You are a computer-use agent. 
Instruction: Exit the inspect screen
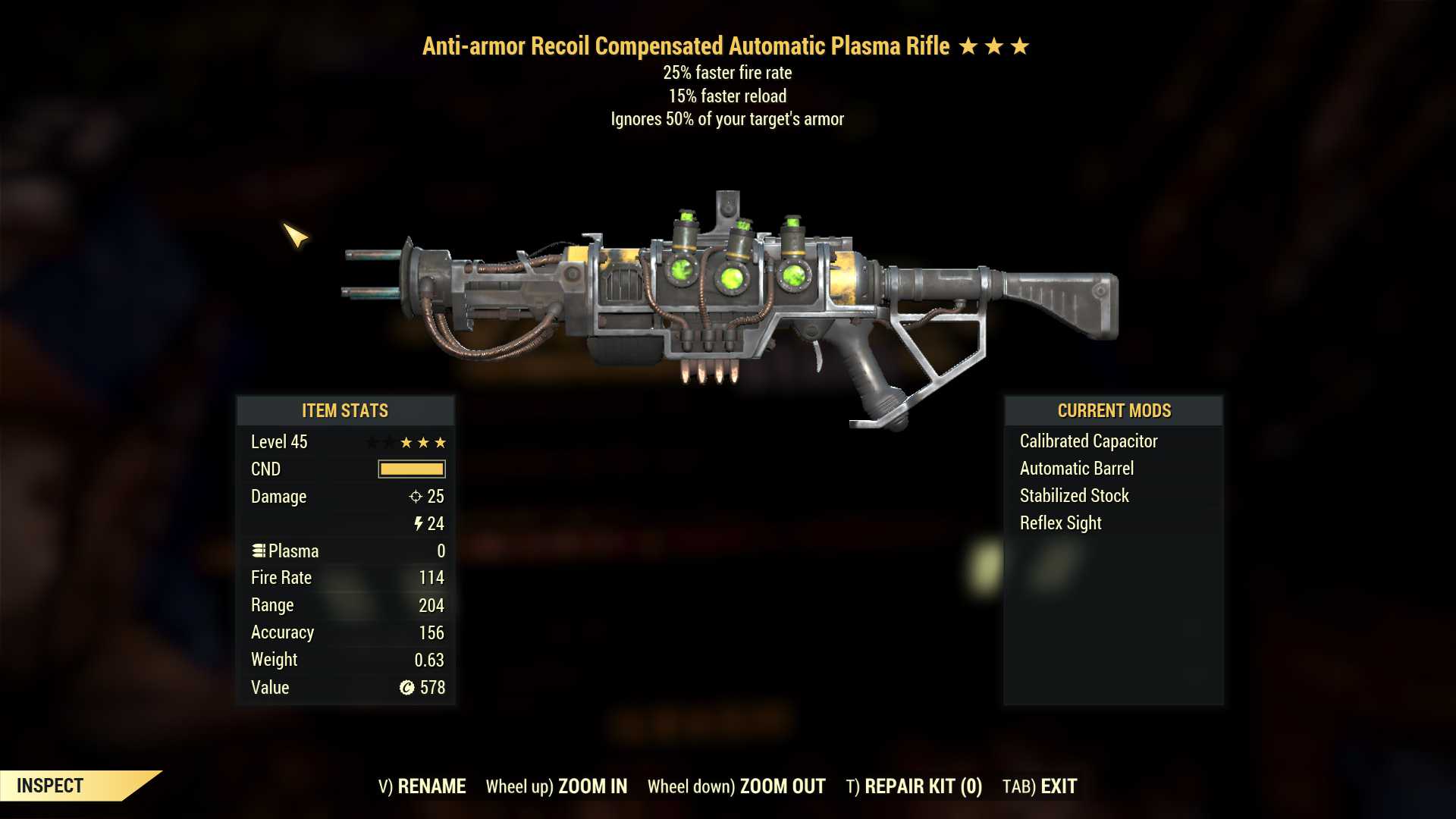tap(1040, 786)
